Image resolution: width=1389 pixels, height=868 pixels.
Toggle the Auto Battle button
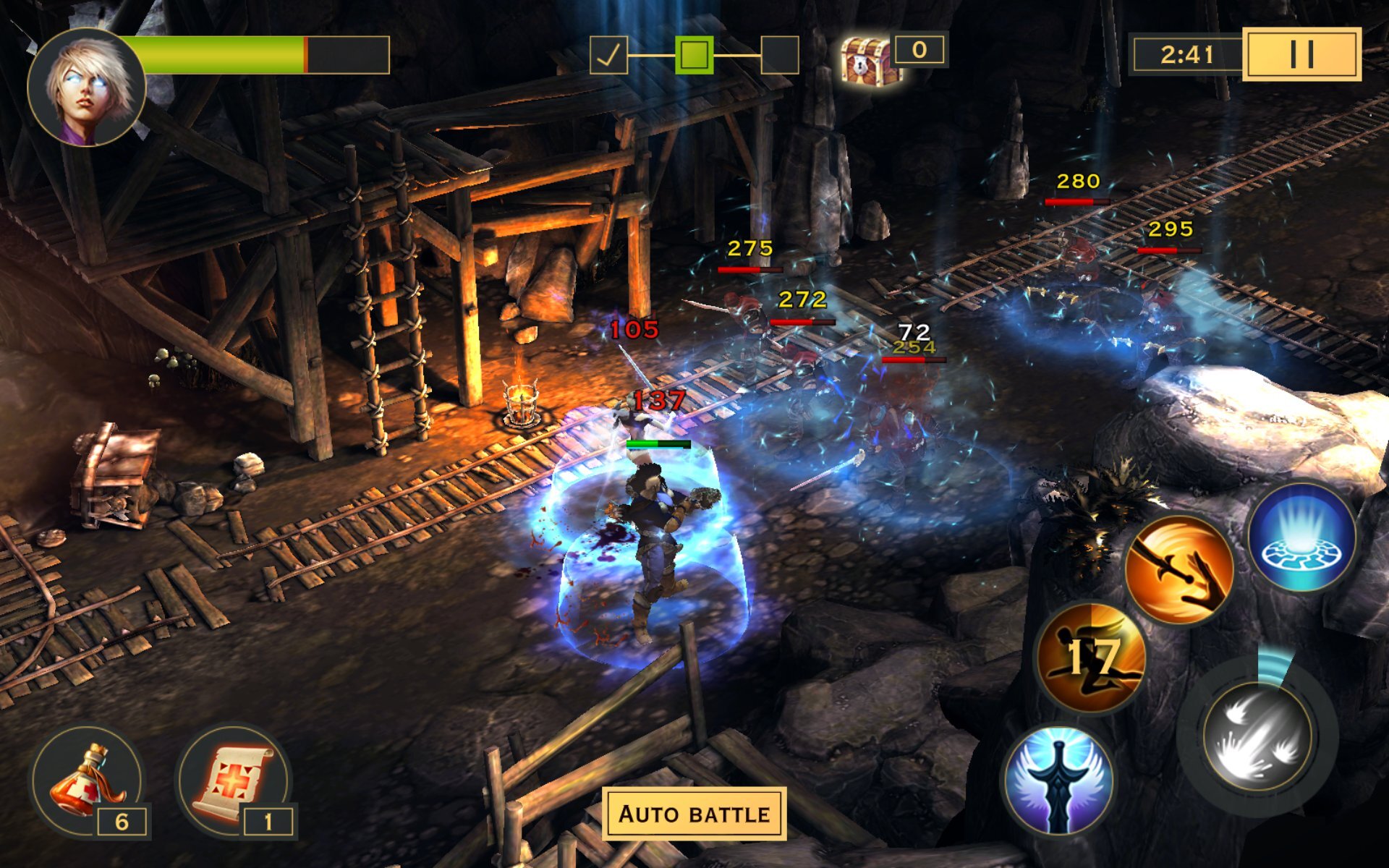pos(694,814)
